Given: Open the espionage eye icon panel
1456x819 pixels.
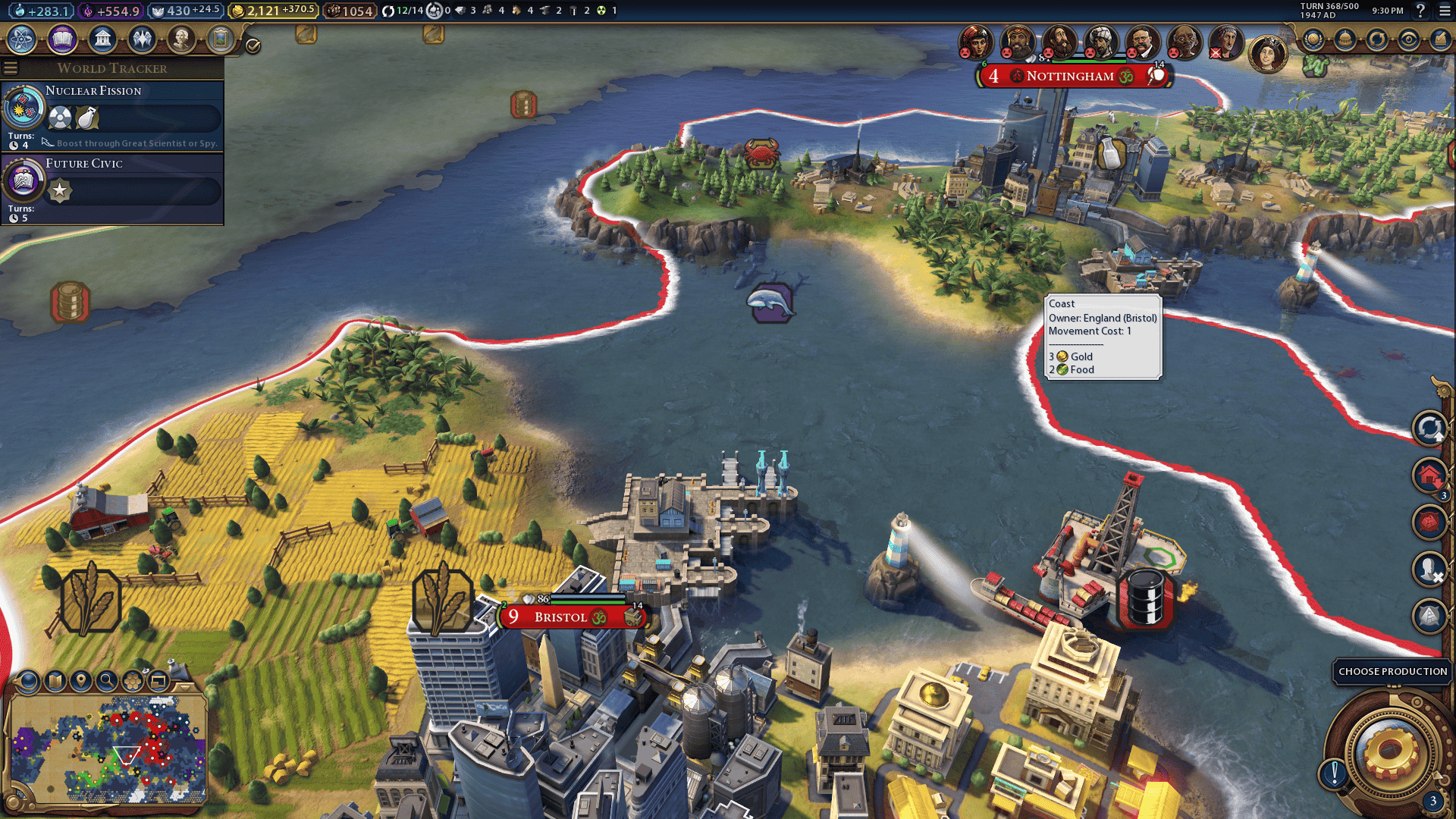Looking at the screenshot, I should 1408,39.
